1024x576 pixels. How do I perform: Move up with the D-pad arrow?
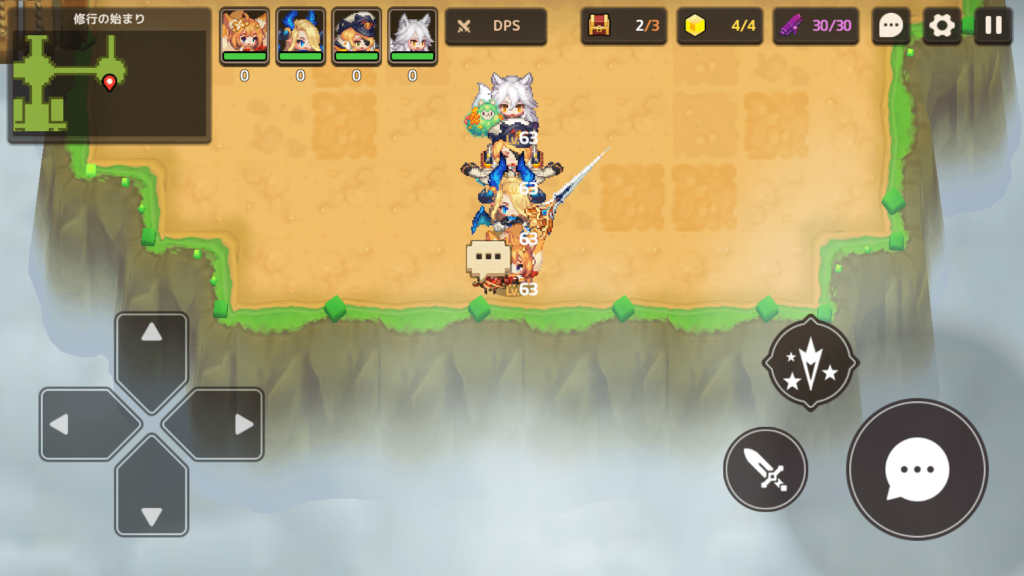(151, 348)
